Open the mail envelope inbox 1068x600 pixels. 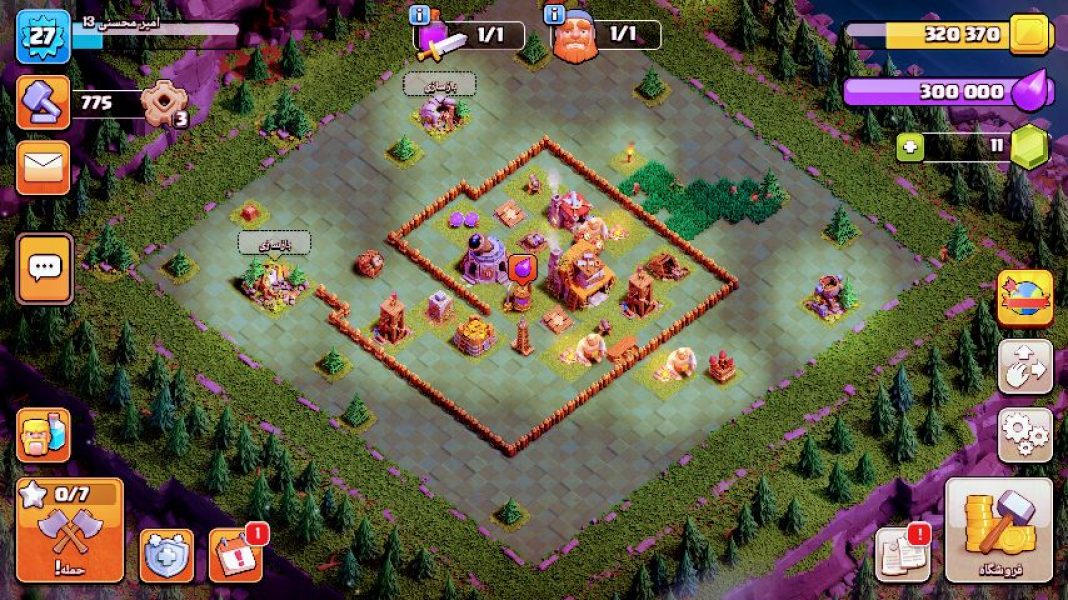43,167
